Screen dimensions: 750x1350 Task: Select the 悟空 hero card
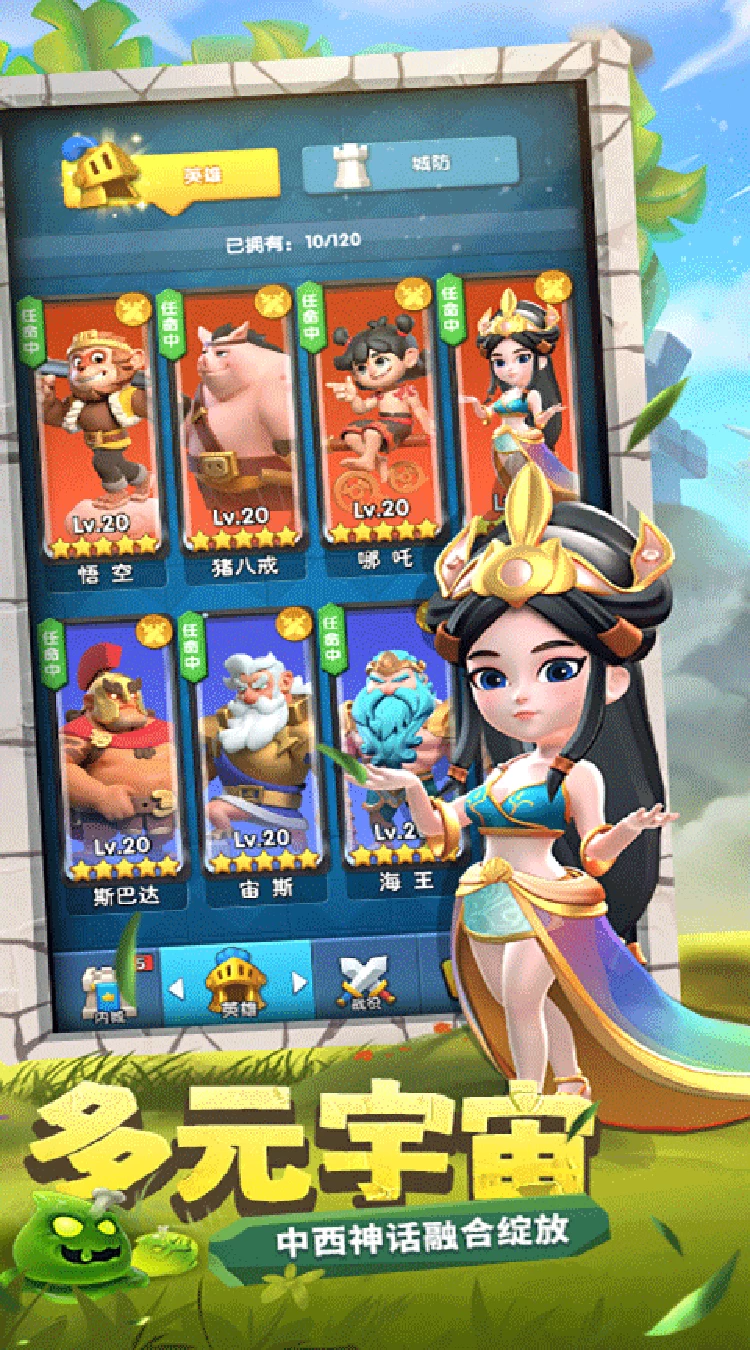102,430
